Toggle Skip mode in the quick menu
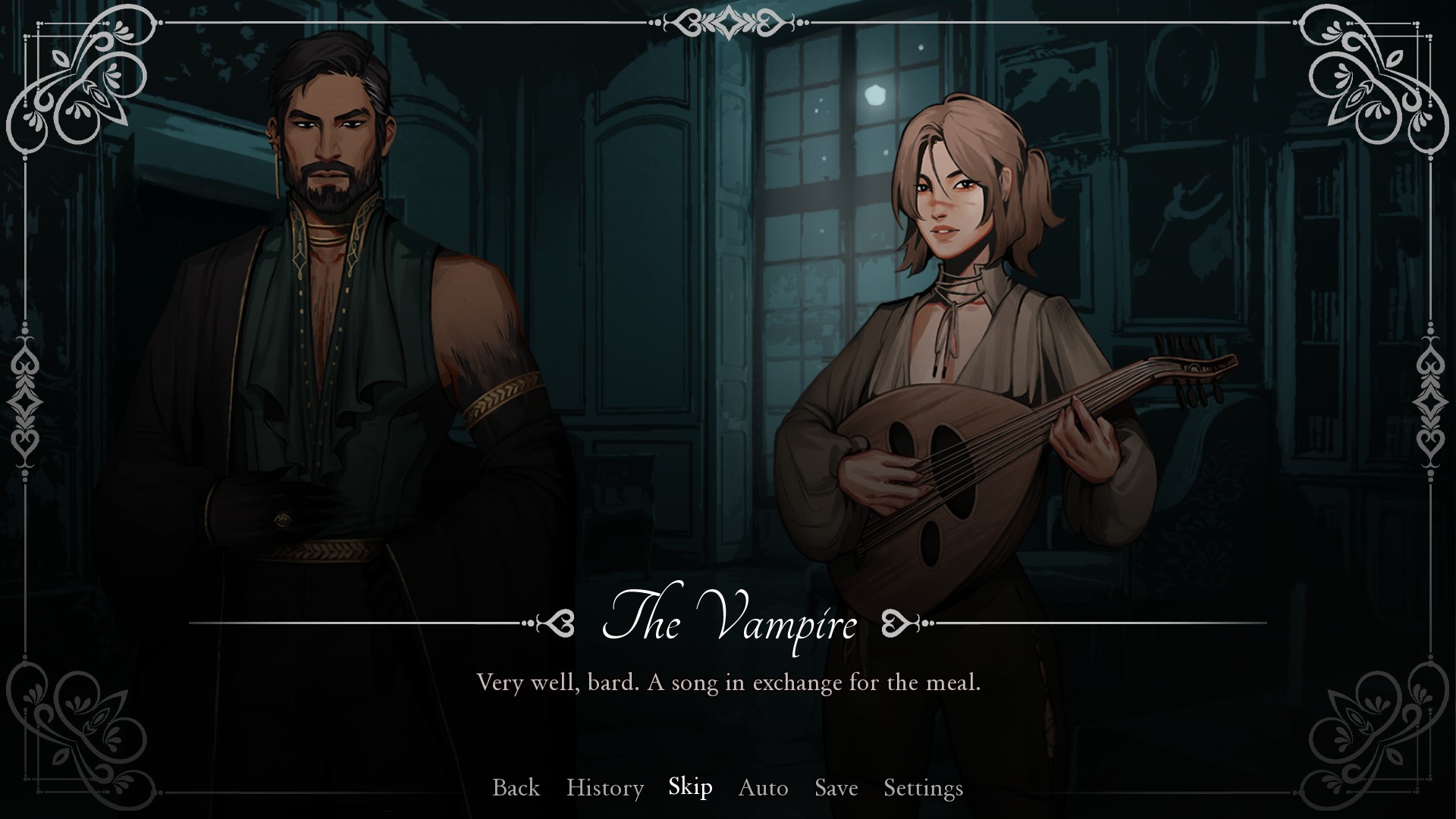 [x=690, y=787]
